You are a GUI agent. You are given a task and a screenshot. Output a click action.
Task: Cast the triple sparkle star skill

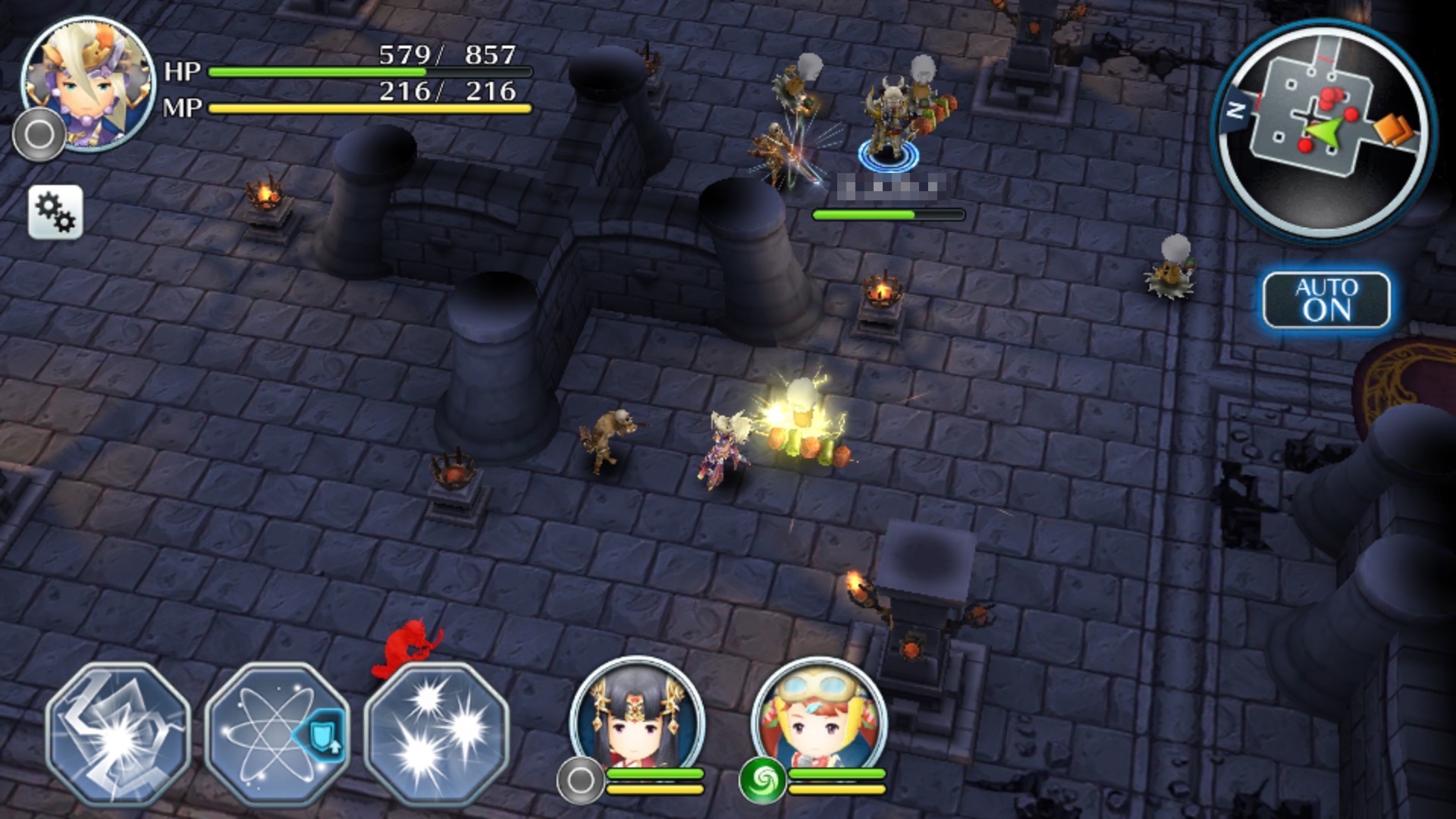pos(436,734)
